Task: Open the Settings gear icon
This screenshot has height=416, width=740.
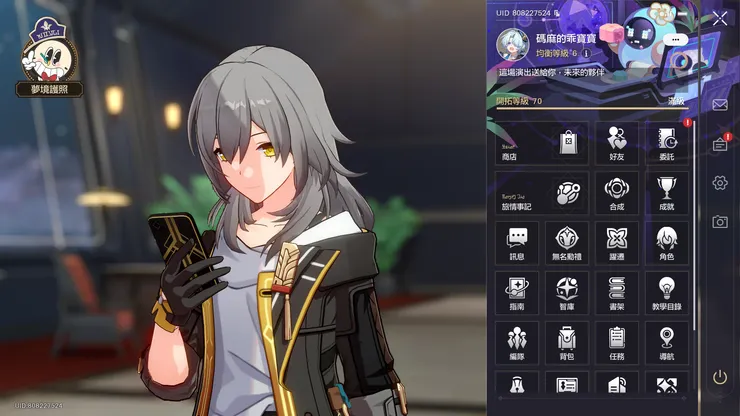Action: coord(720,183)
